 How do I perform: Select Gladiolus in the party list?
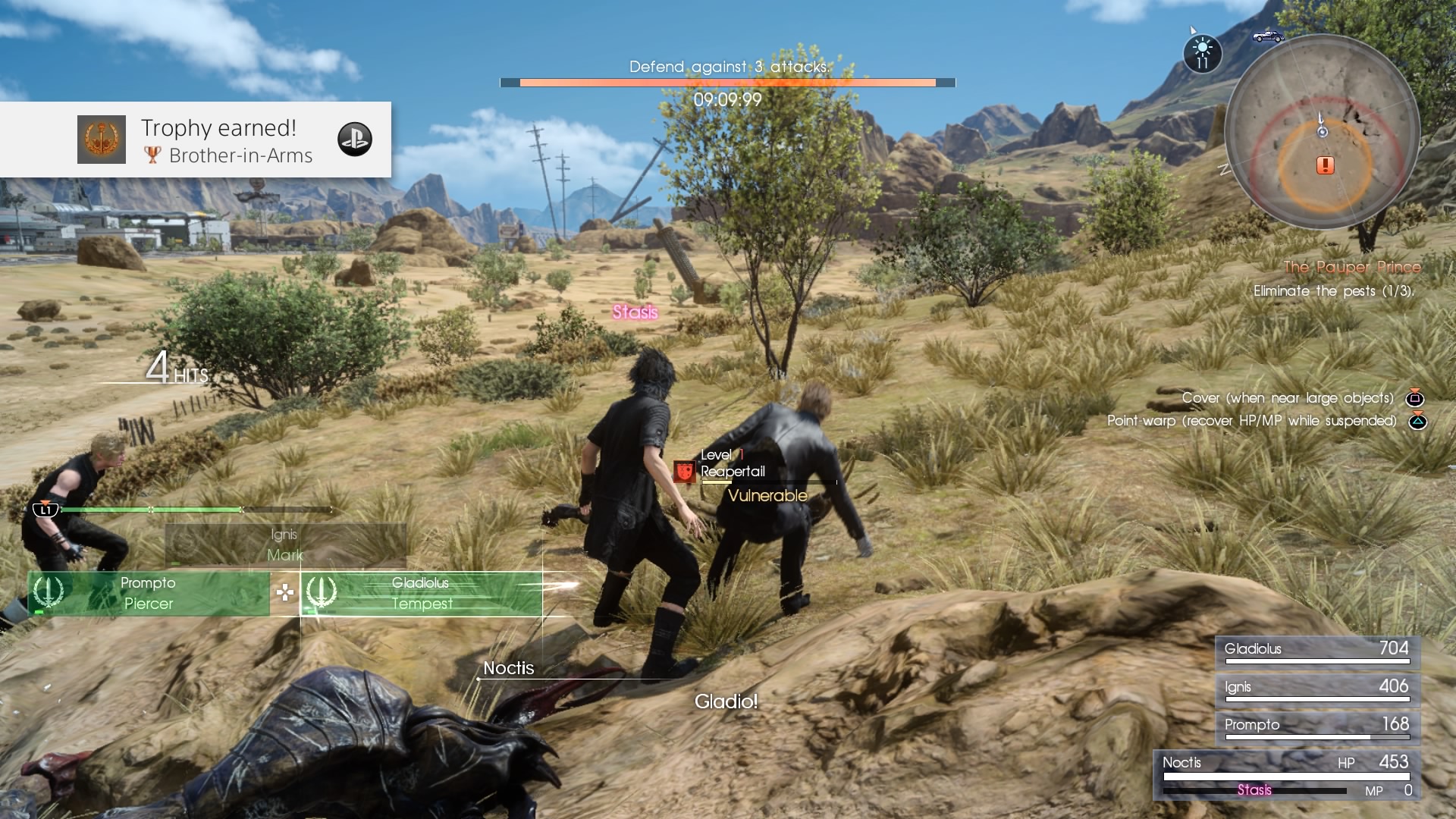(x=1317, y=651)
